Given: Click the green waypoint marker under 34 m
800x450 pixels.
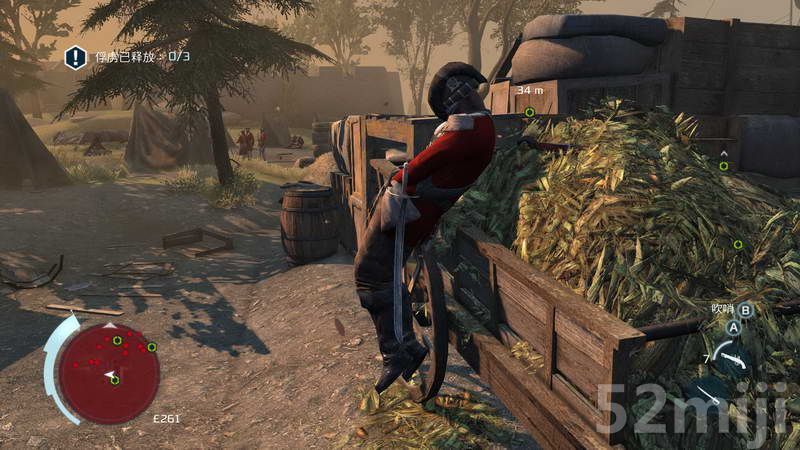Looking at the screenshot, I should (x=529, y=112).
